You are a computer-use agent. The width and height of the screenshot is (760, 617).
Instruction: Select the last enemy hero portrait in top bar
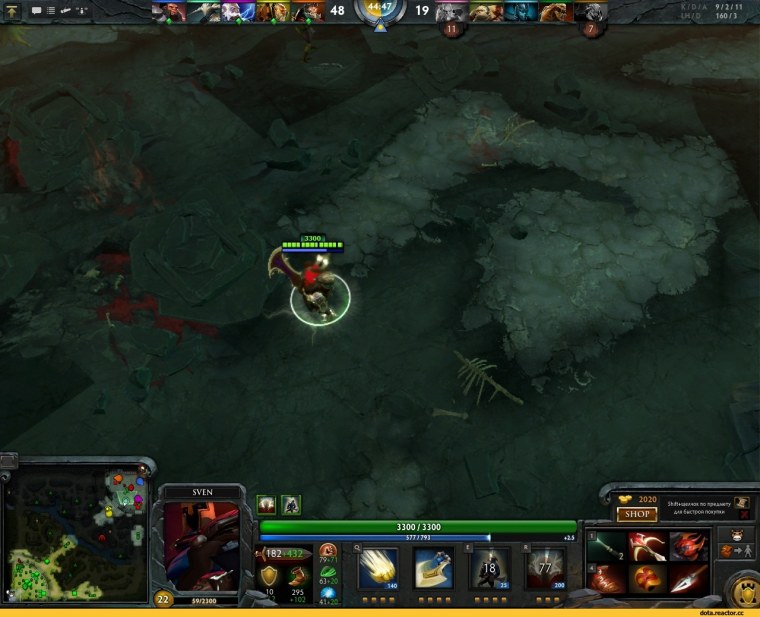tap(591, 11)
